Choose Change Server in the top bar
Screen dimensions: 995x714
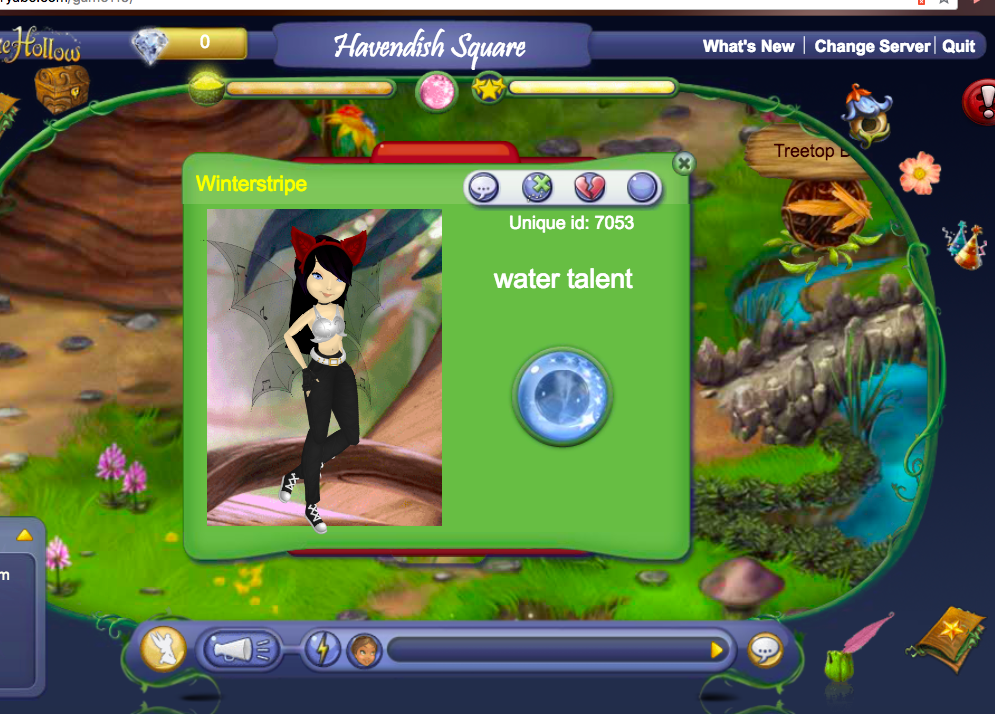872,46
